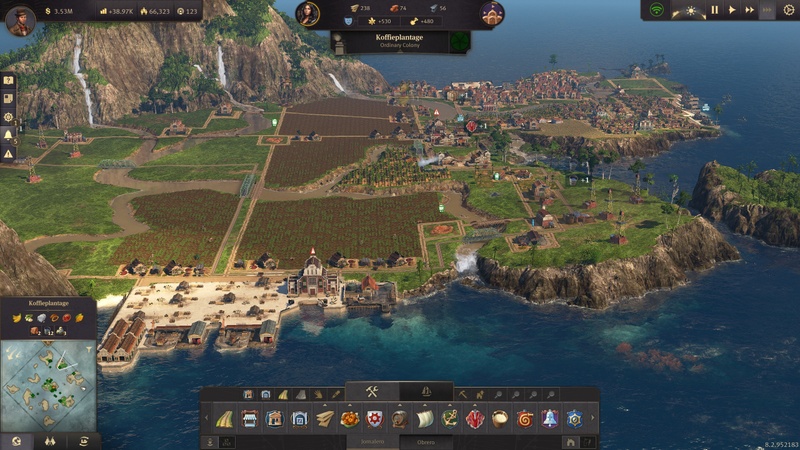Switch to the ships tab of the build menu

[x=425, y=392]
